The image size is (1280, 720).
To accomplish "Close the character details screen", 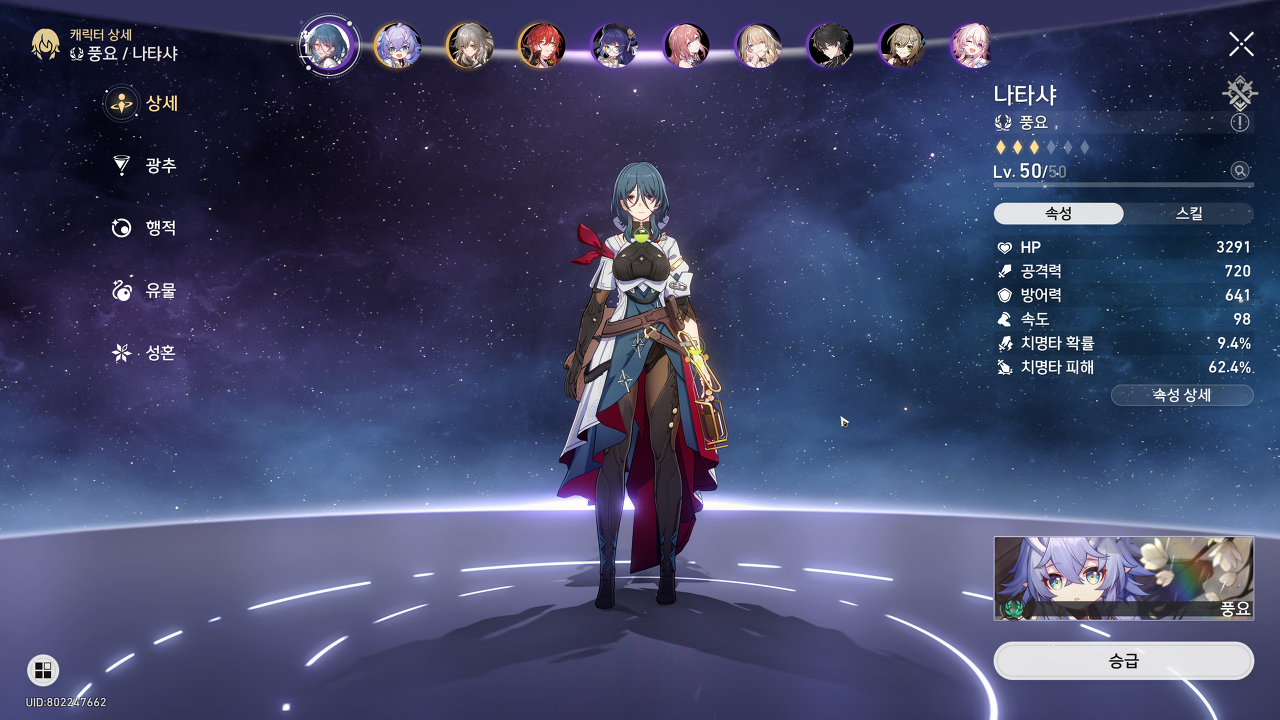I will (x=1241, y=44).
